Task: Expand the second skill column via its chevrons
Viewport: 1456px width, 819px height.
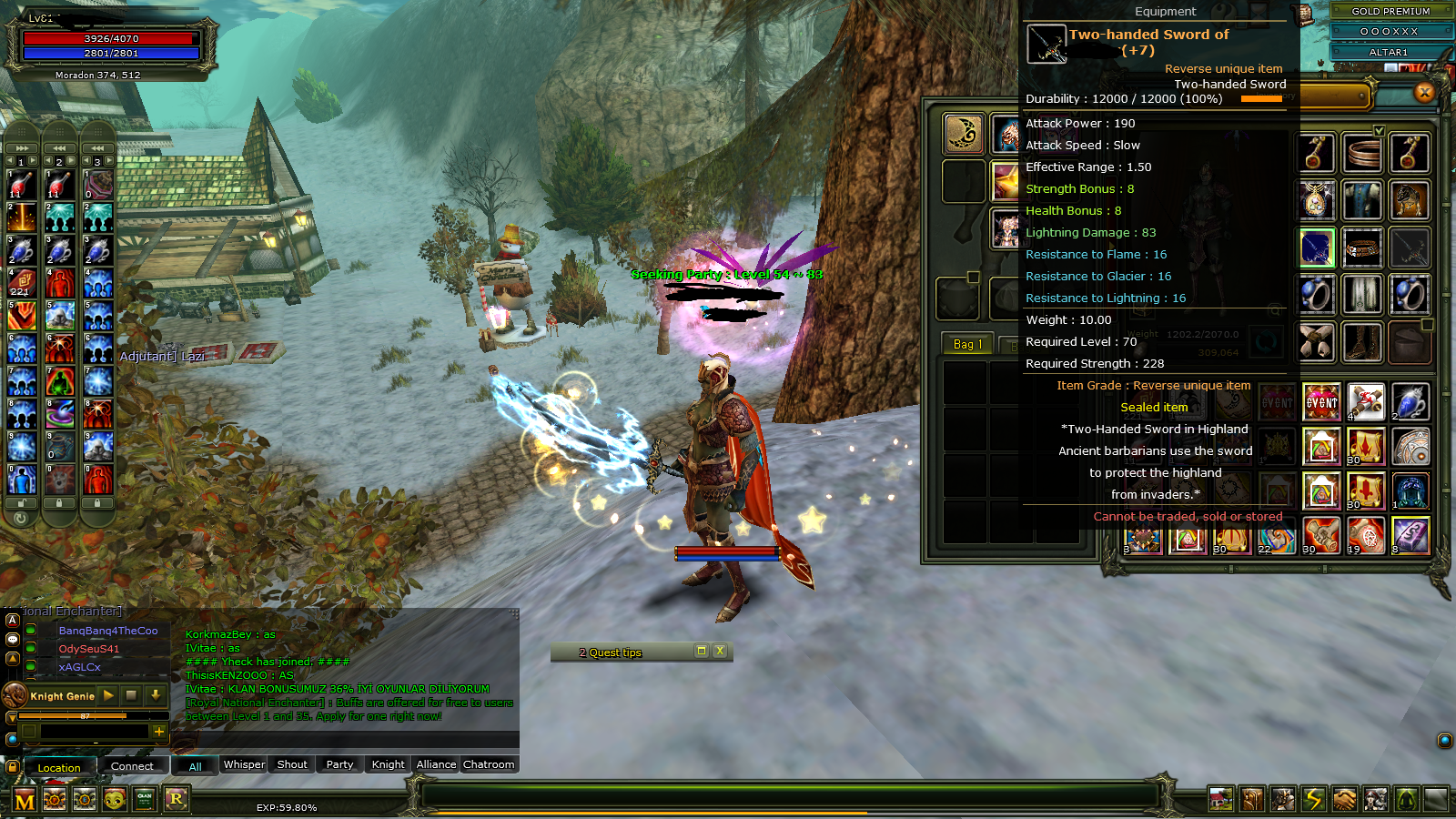Action: pyautogui.click(x=60, y=147)
